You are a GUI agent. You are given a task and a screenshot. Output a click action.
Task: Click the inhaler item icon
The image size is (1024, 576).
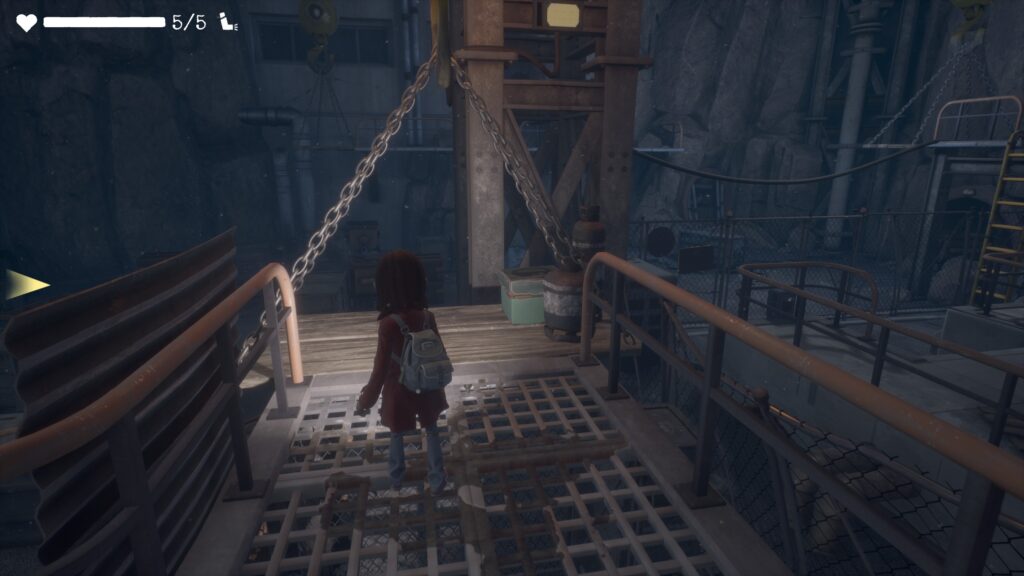tap(228, 22)
